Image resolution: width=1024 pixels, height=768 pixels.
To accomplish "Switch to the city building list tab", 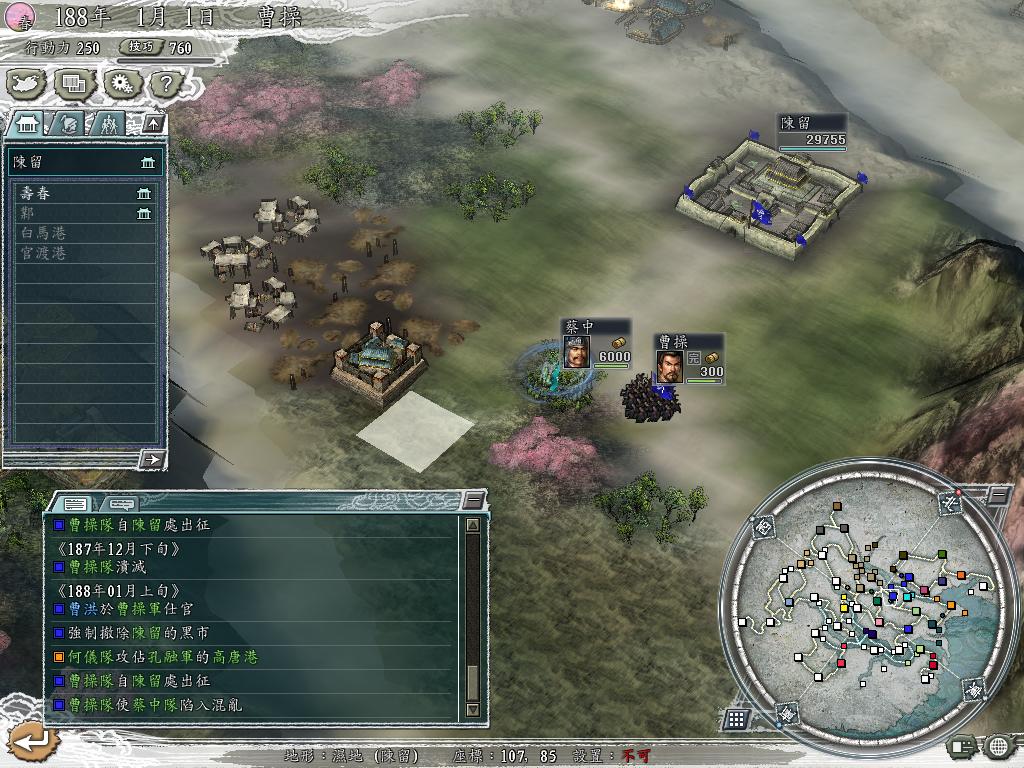I will (x=28, y=124).
